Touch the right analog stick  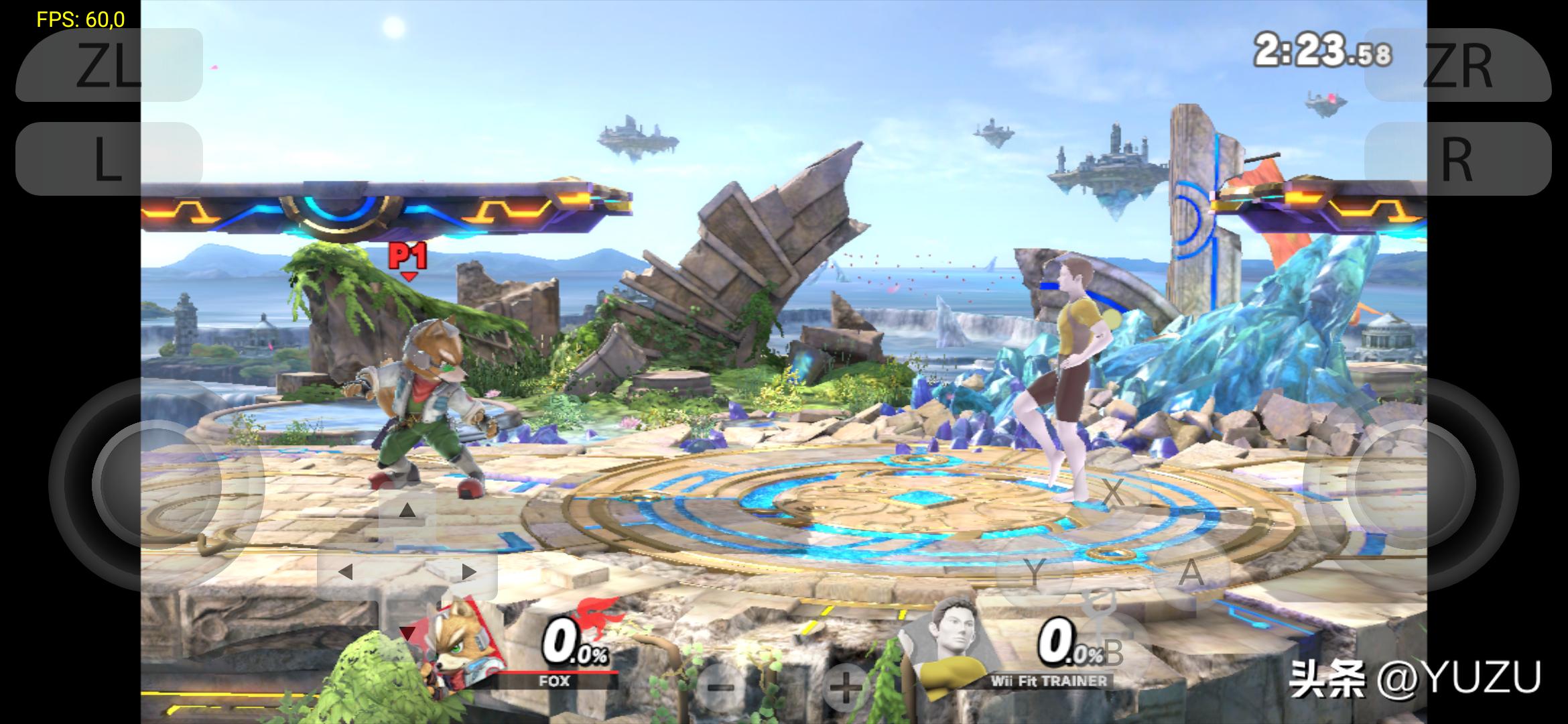tap(1410, 484)
